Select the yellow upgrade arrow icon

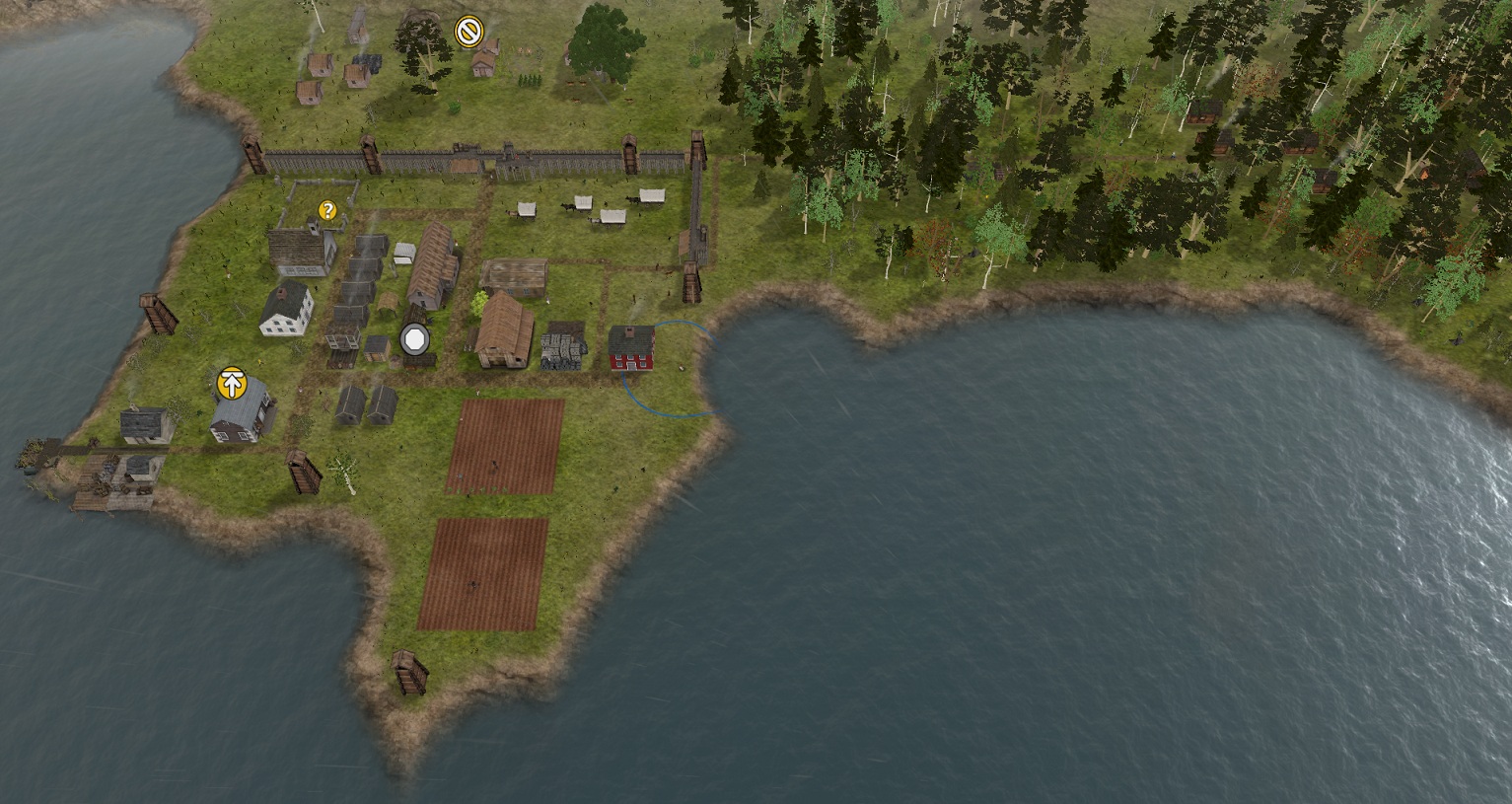click(232, 383)
